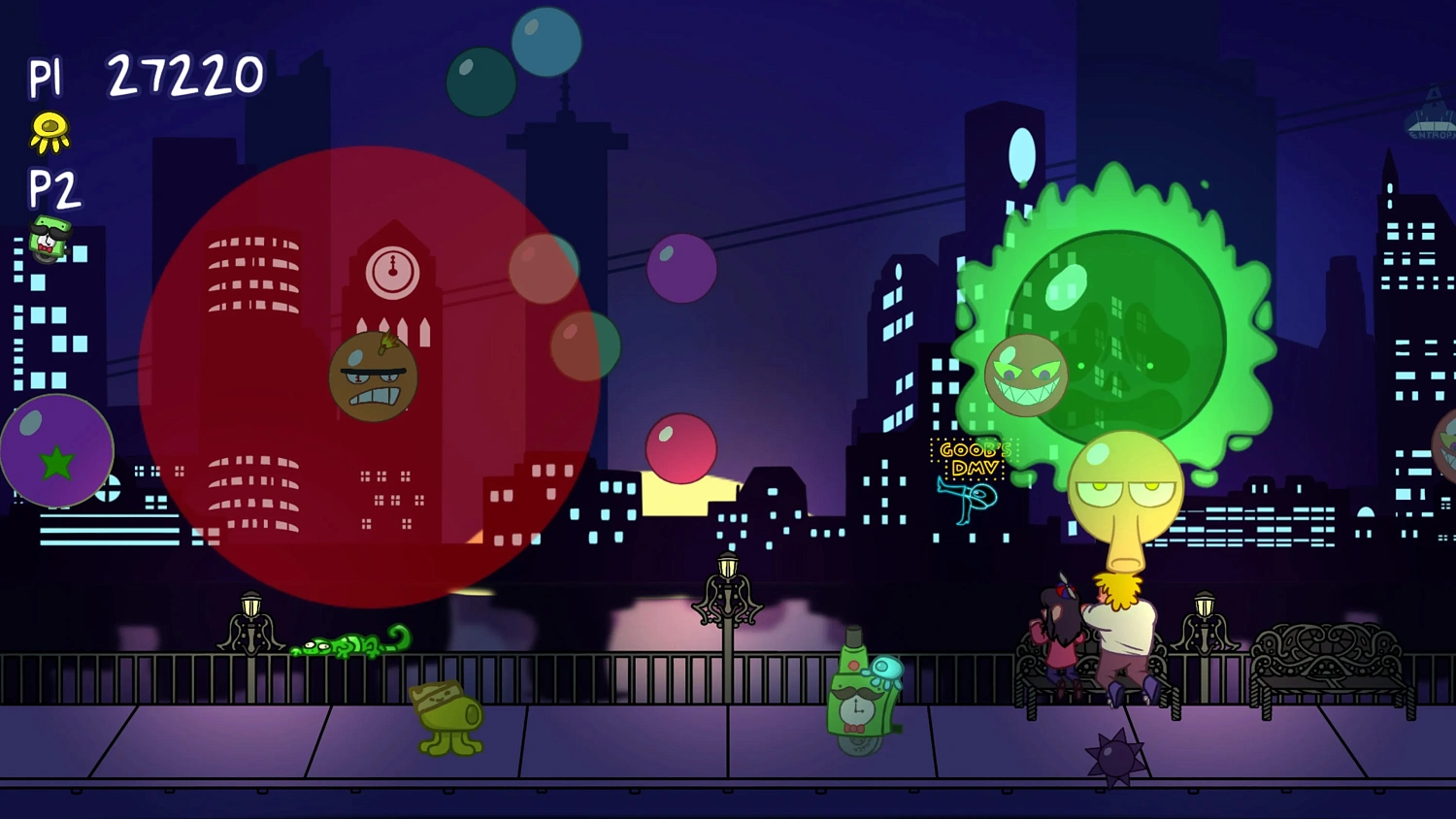Click the small red bubble in the center
The image size is (1456, 819).
[680, 449]
